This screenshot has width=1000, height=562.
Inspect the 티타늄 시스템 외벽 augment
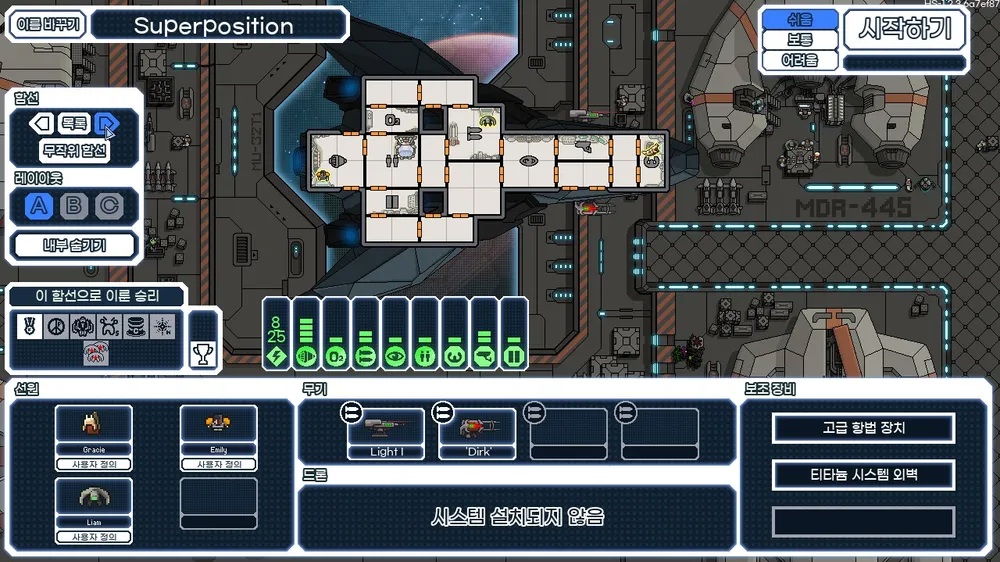863,475
